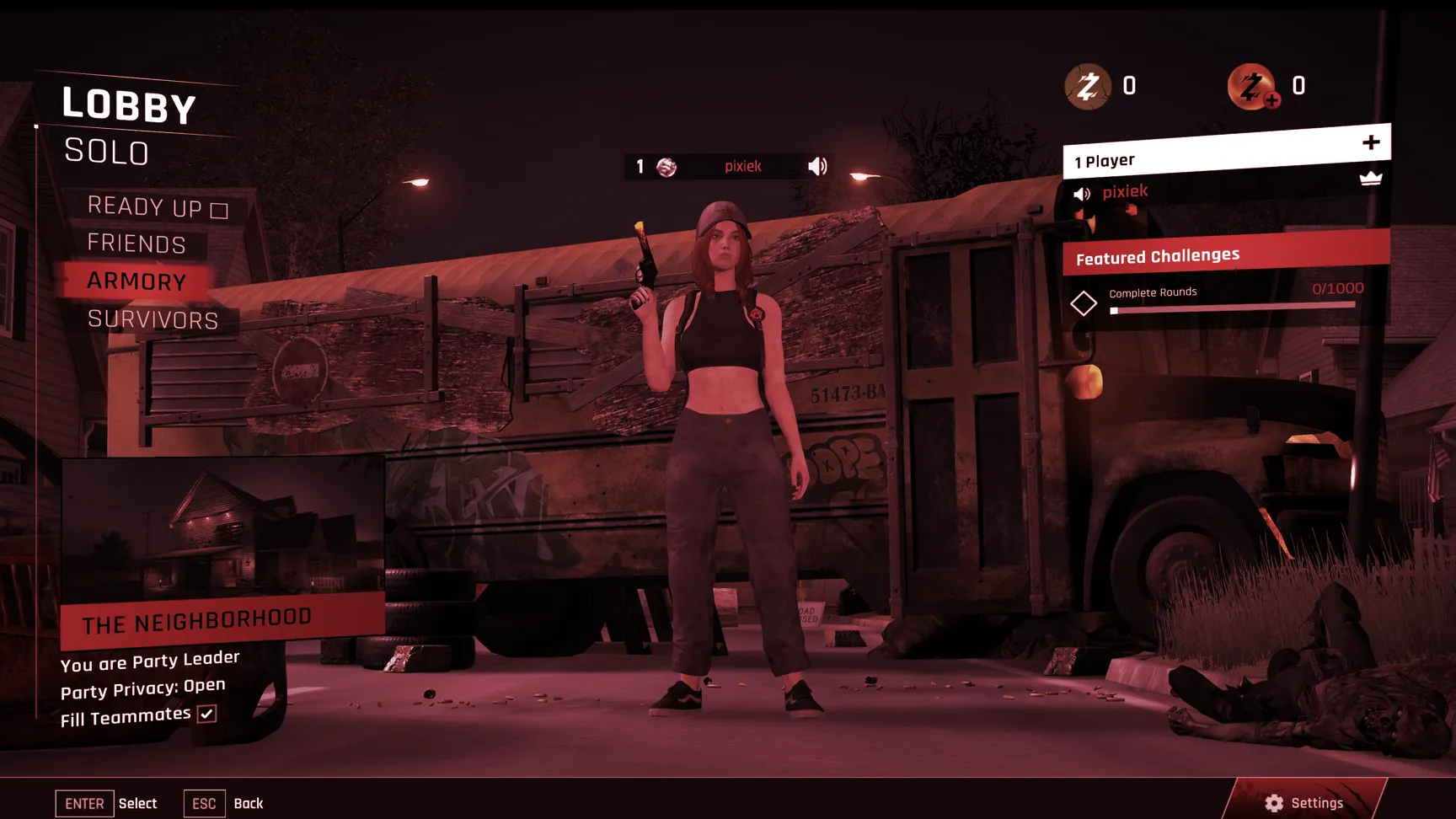Buy premium currency with the plus coin
The height and width of the screenshot is (819, 1456).
(x=1253, y=87)
